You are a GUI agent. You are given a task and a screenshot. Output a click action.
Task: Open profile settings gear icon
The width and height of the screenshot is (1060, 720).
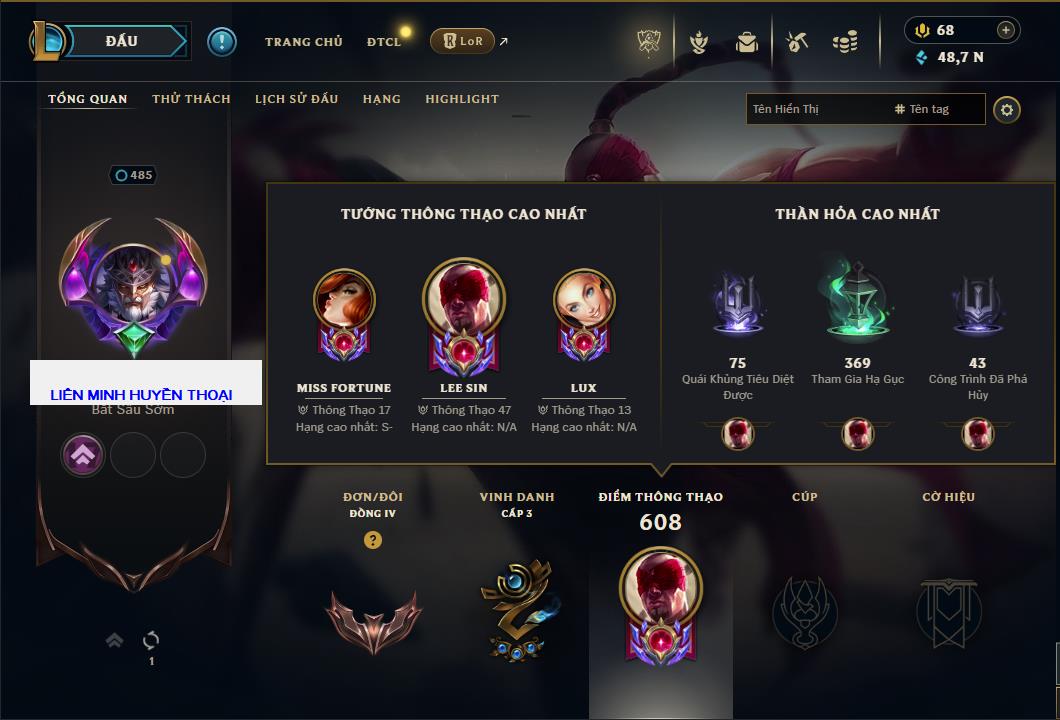tap(1007, 109)
